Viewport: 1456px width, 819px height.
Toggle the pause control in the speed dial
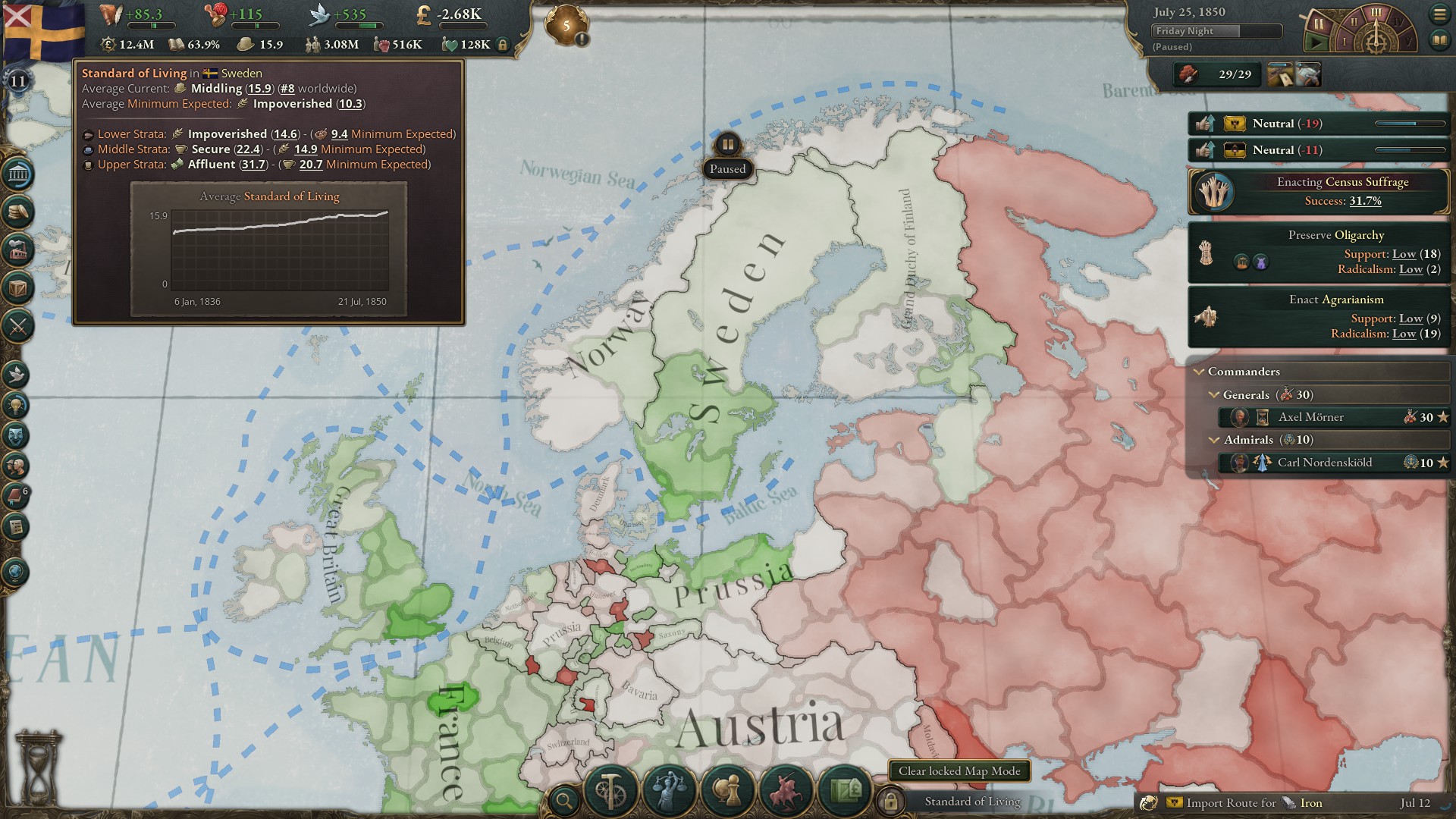1319,24
